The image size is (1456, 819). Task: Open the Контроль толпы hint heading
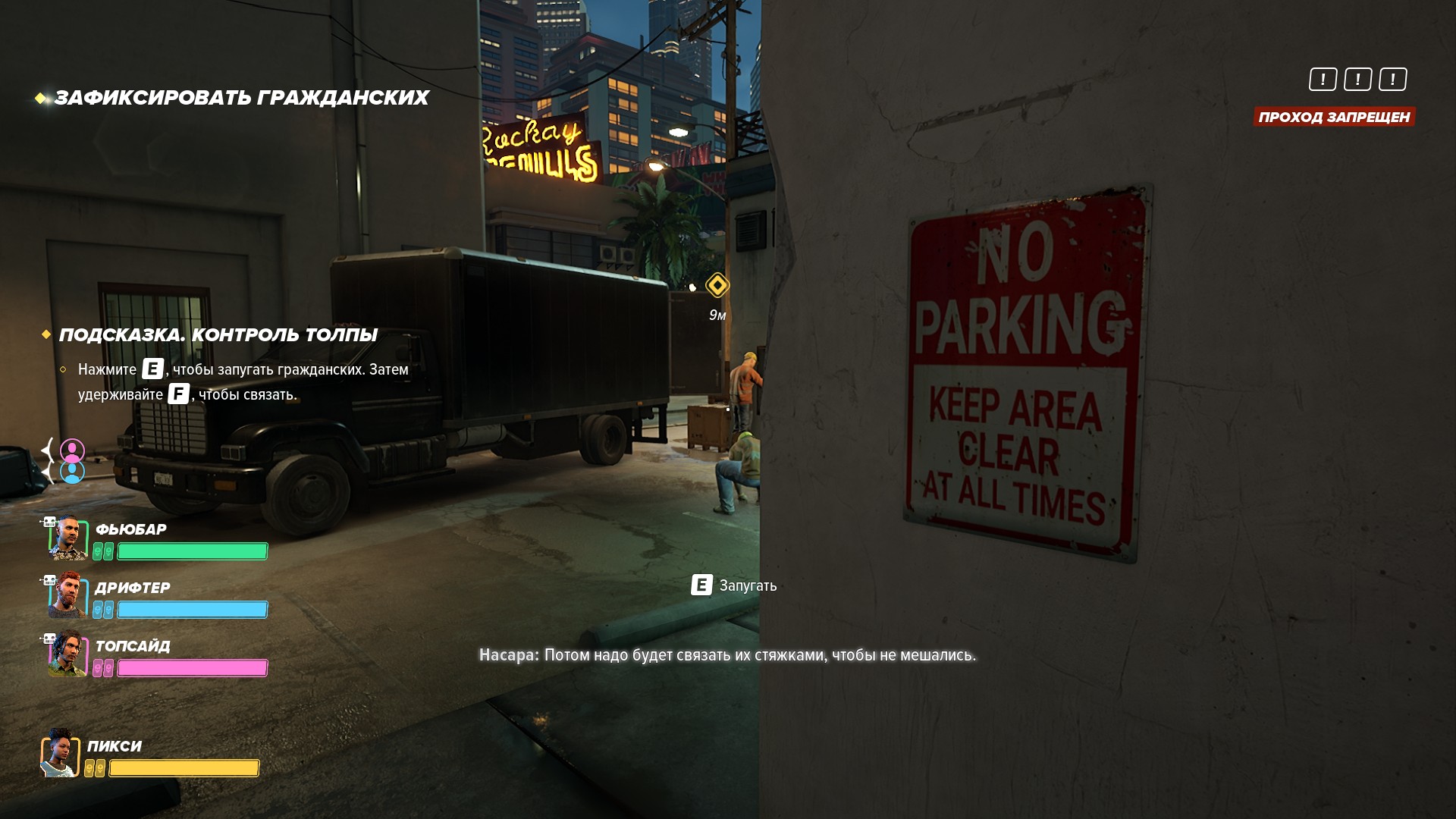click(218, 335)
